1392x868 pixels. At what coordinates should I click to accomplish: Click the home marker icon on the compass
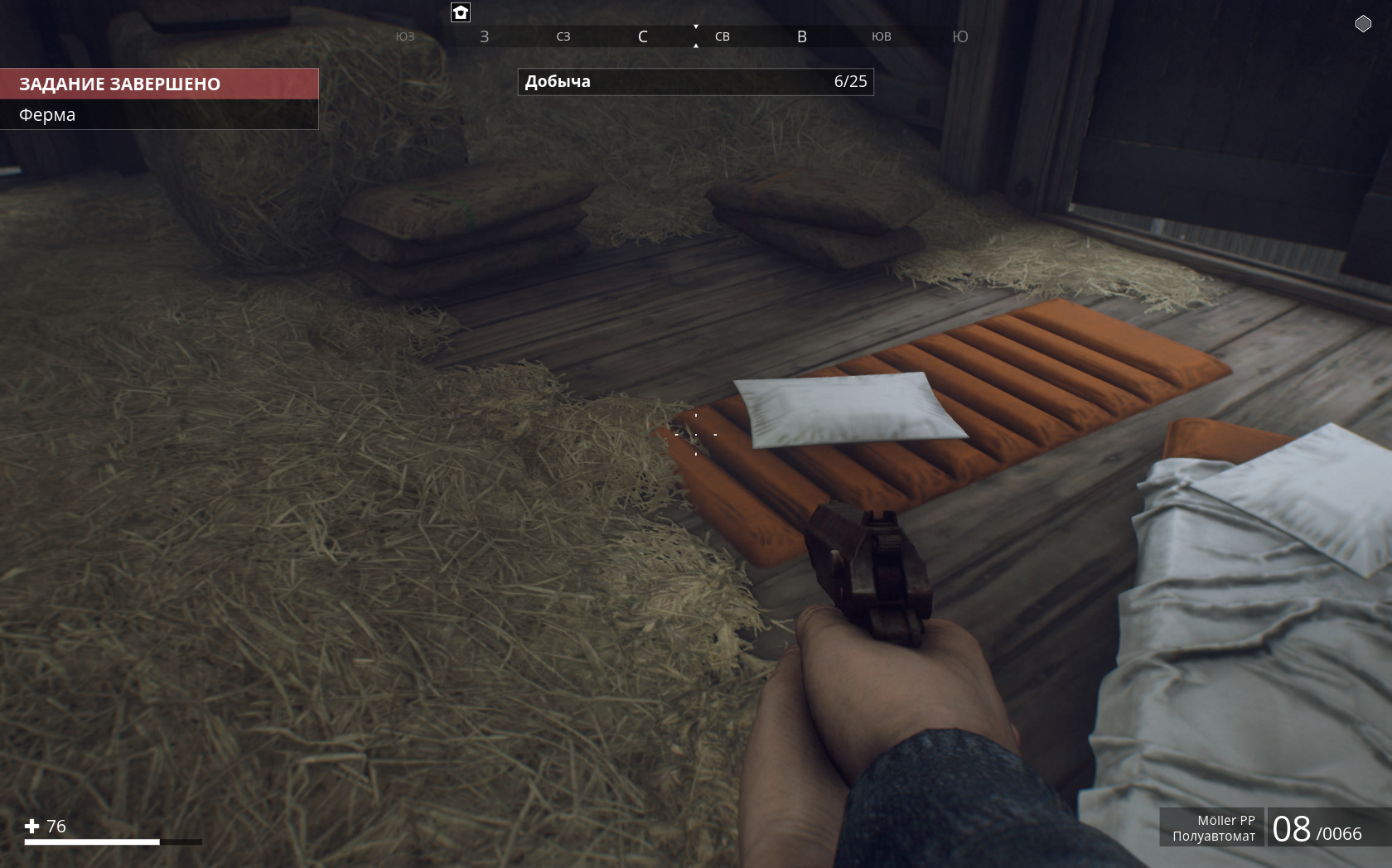click(x=461, y=12)
